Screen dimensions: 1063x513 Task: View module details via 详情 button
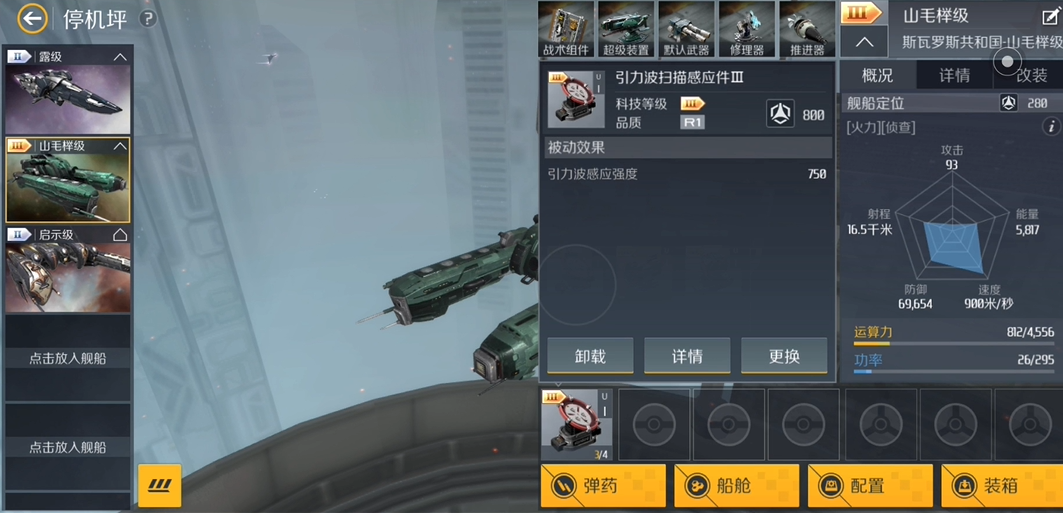687,355
